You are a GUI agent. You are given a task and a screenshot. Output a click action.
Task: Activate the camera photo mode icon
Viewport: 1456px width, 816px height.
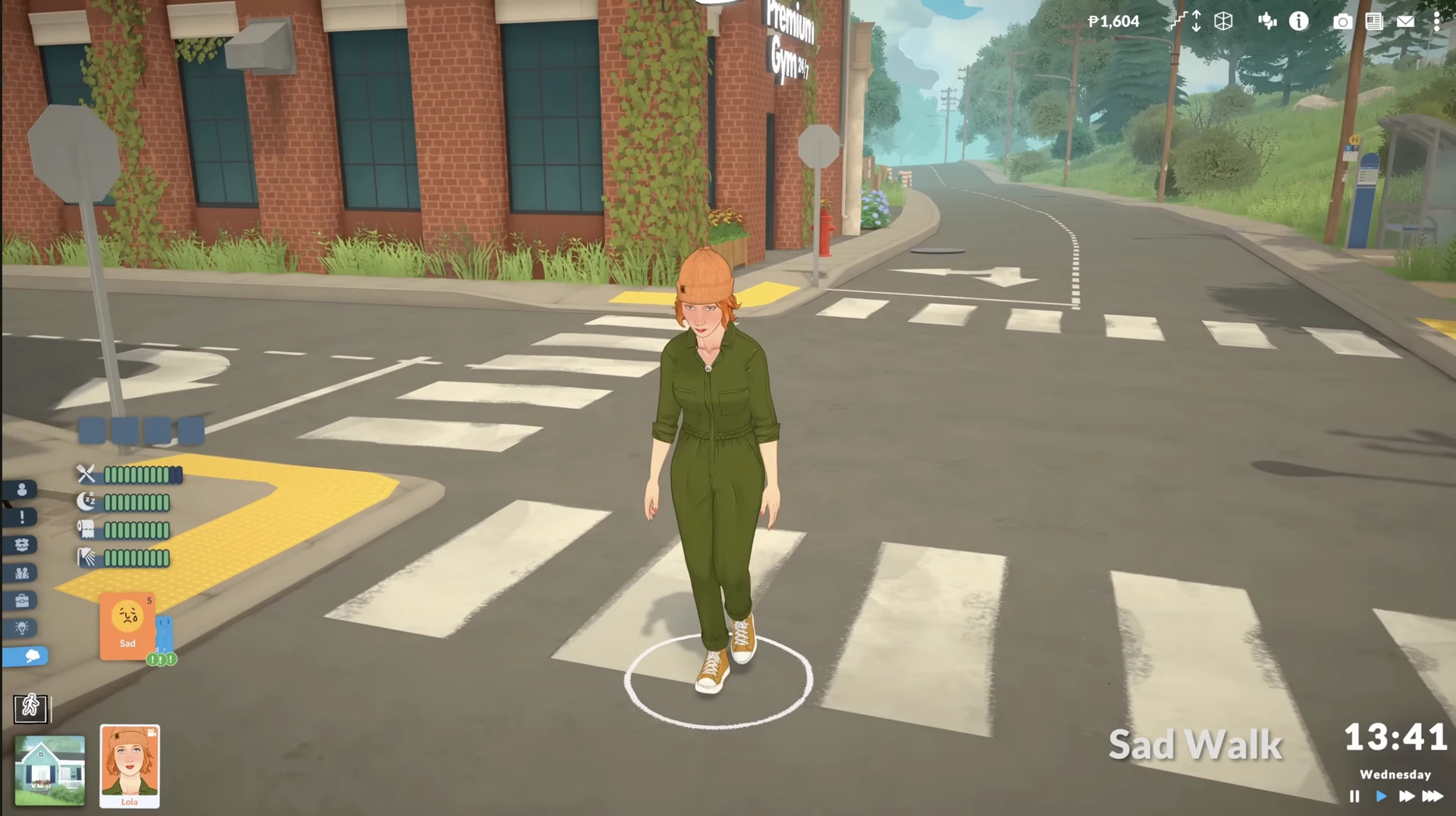pos(1341,21)
